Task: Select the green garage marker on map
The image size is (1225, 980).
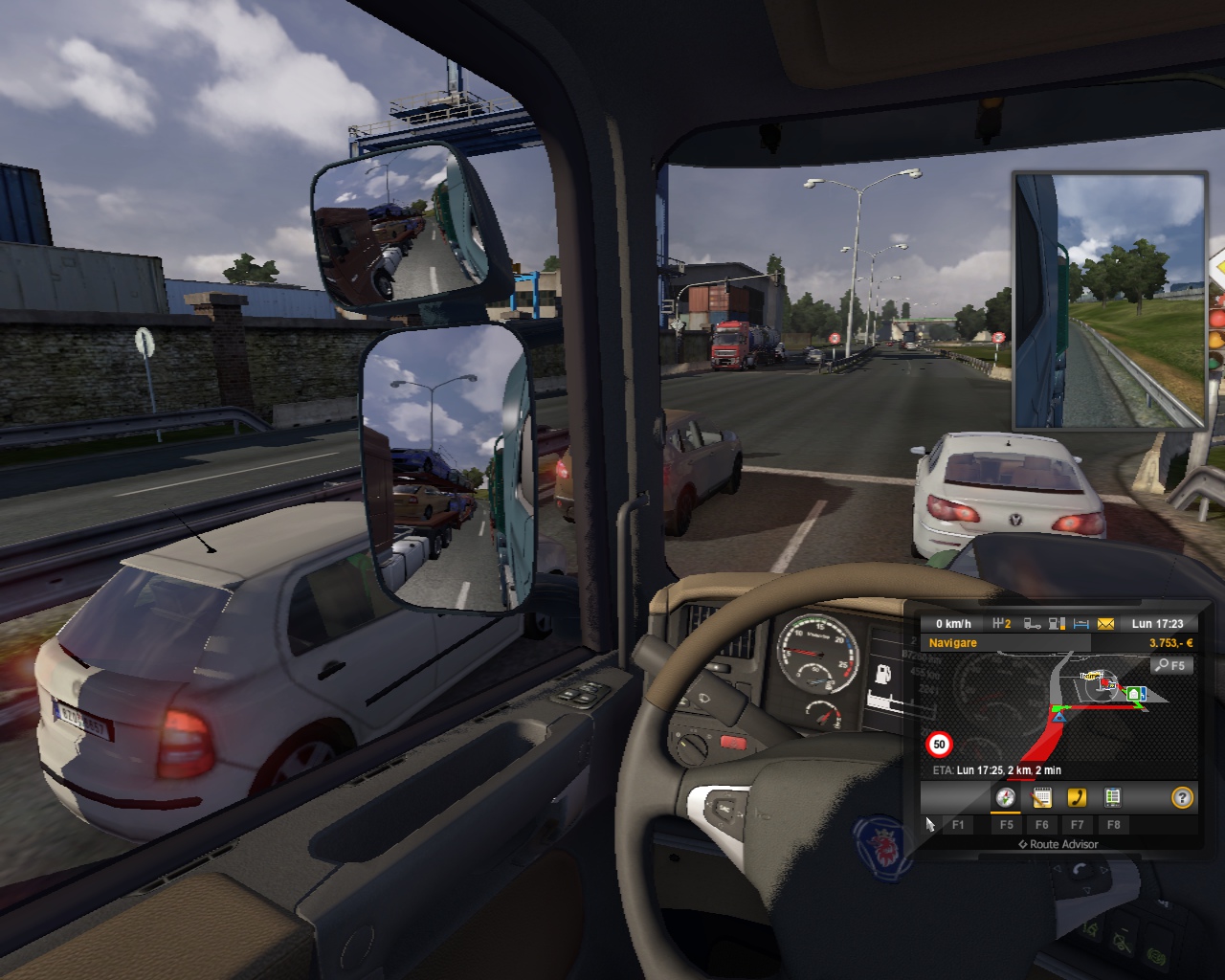Action: click(1135, 693)
